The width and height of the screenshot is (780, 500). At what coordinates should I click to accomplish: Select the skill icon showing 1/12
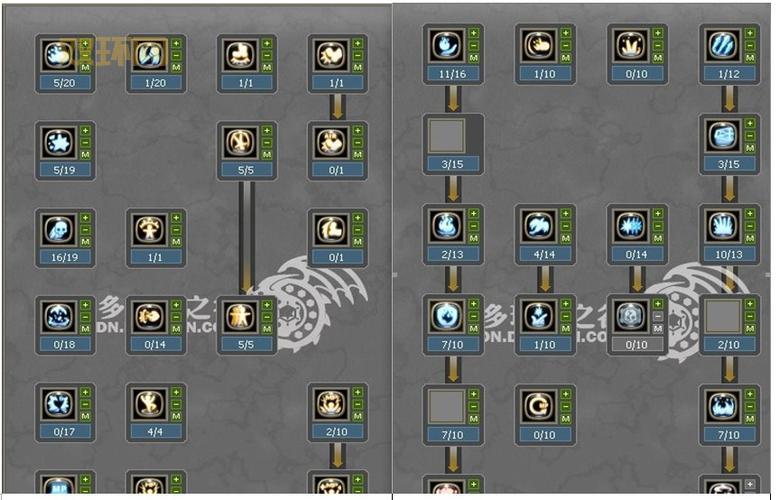pyautogui.click(x=720, y=45)
